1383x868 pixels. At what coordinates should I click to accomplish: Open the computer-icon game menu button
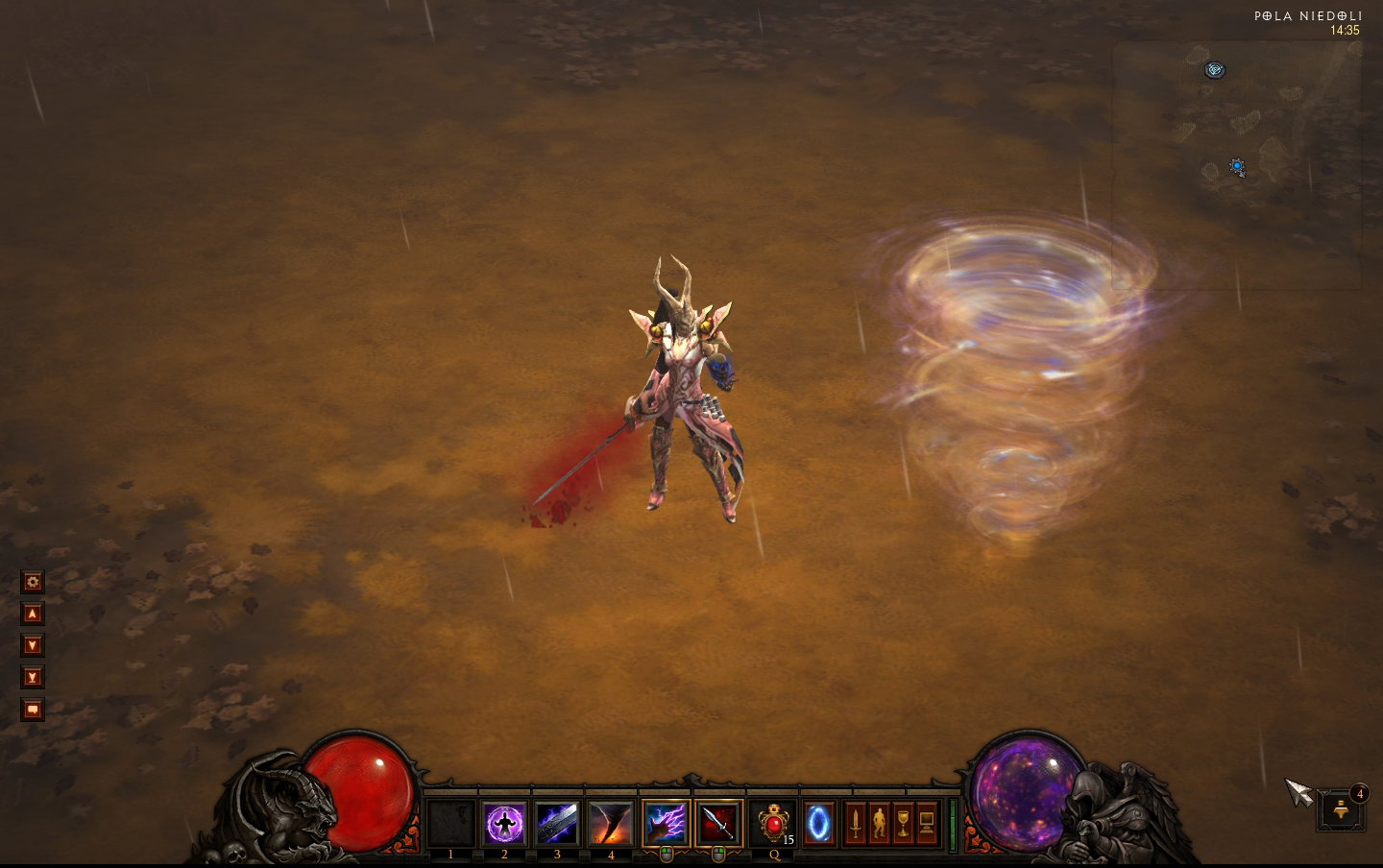927,824
